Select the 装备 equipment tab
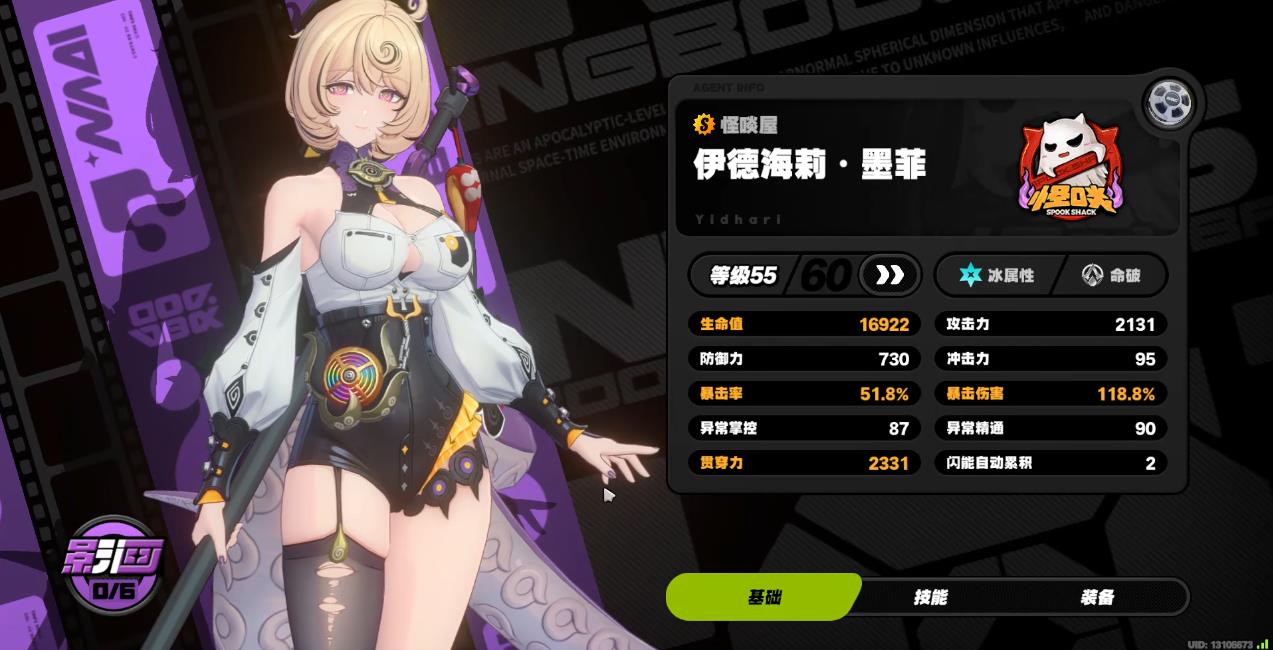This screenshot has height=650, width=1273. [x=1097, y=597]
